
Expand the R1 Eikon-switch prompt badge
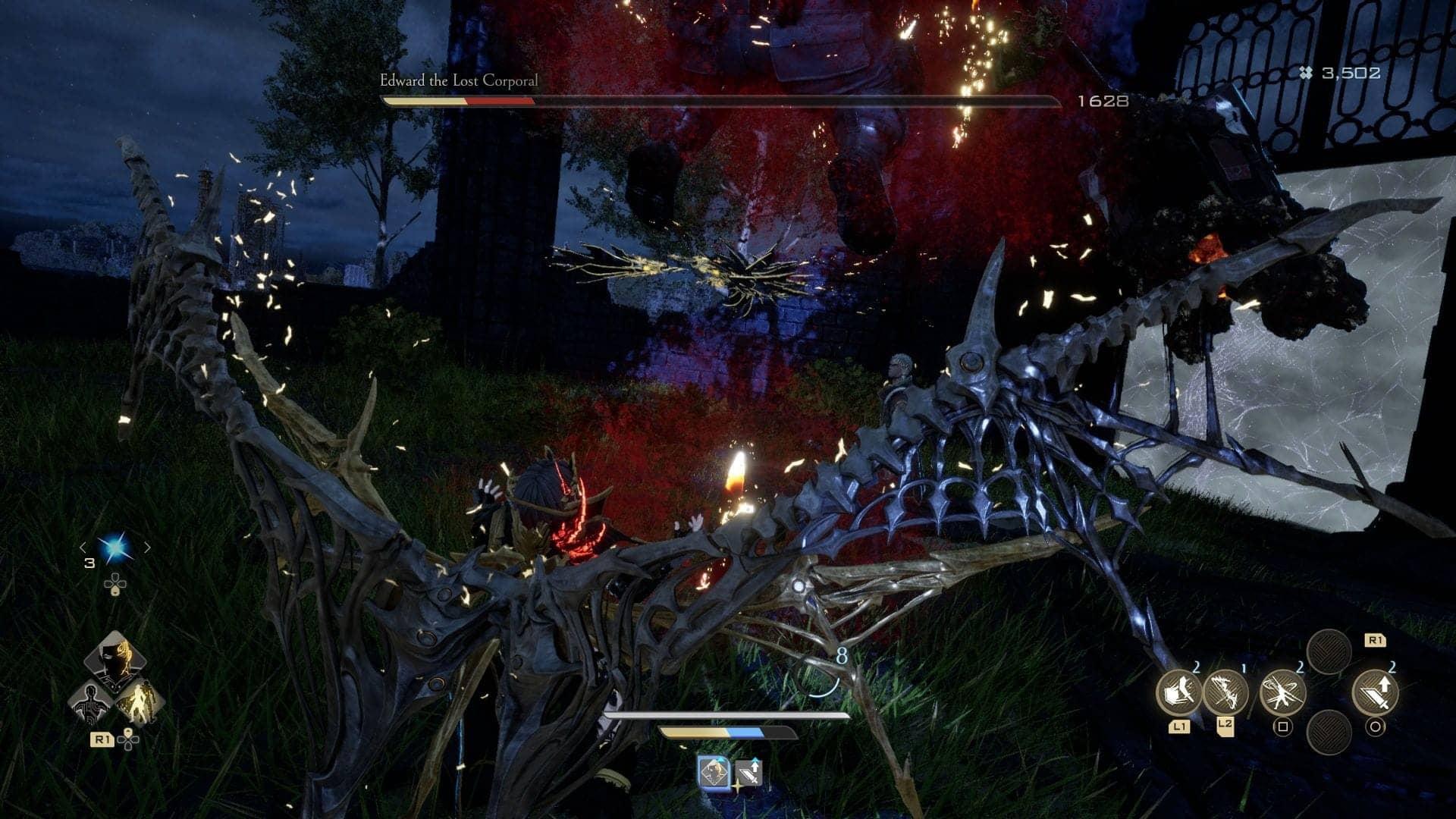[102, 738]
